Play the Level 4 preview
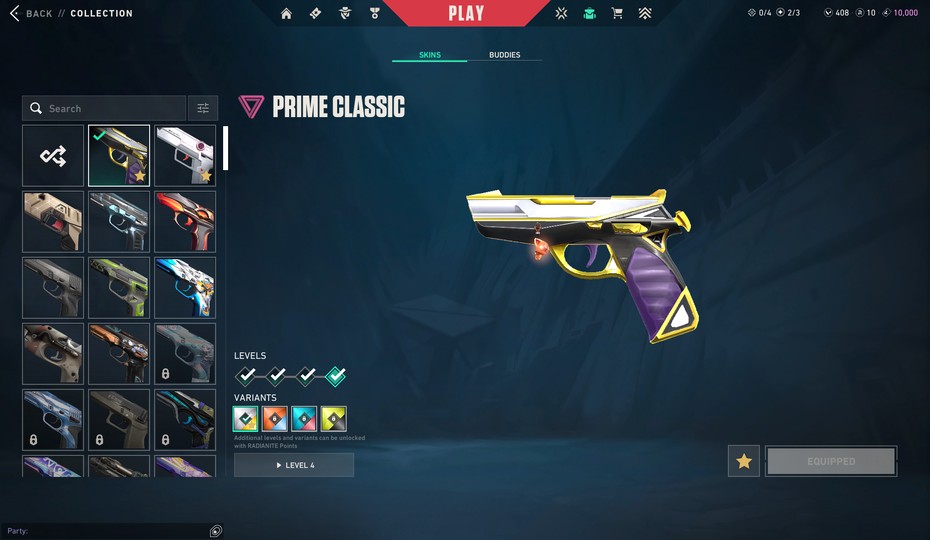 [x=294, y=465]
